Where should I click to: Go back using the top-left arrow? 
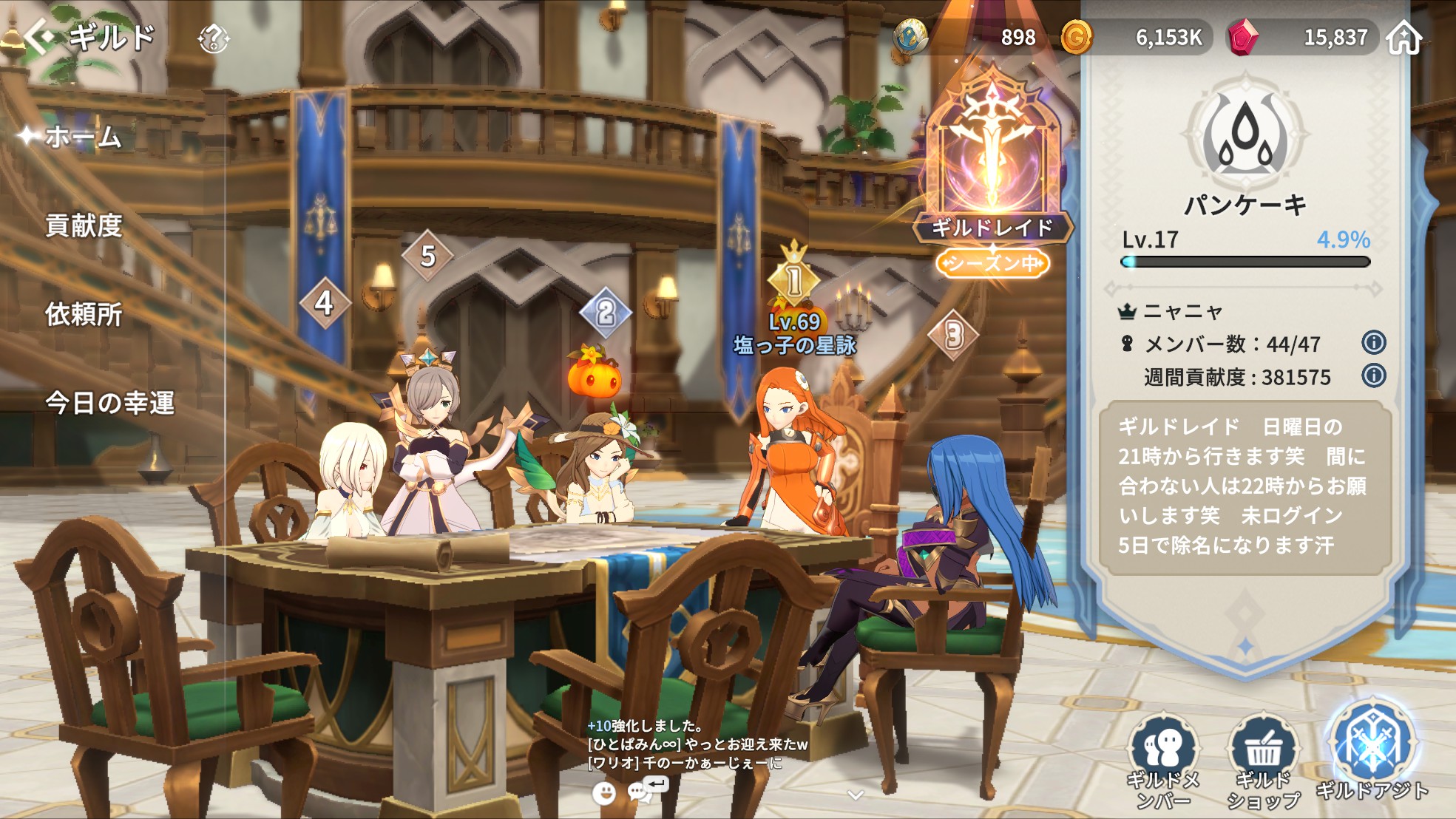pos(39,37)
